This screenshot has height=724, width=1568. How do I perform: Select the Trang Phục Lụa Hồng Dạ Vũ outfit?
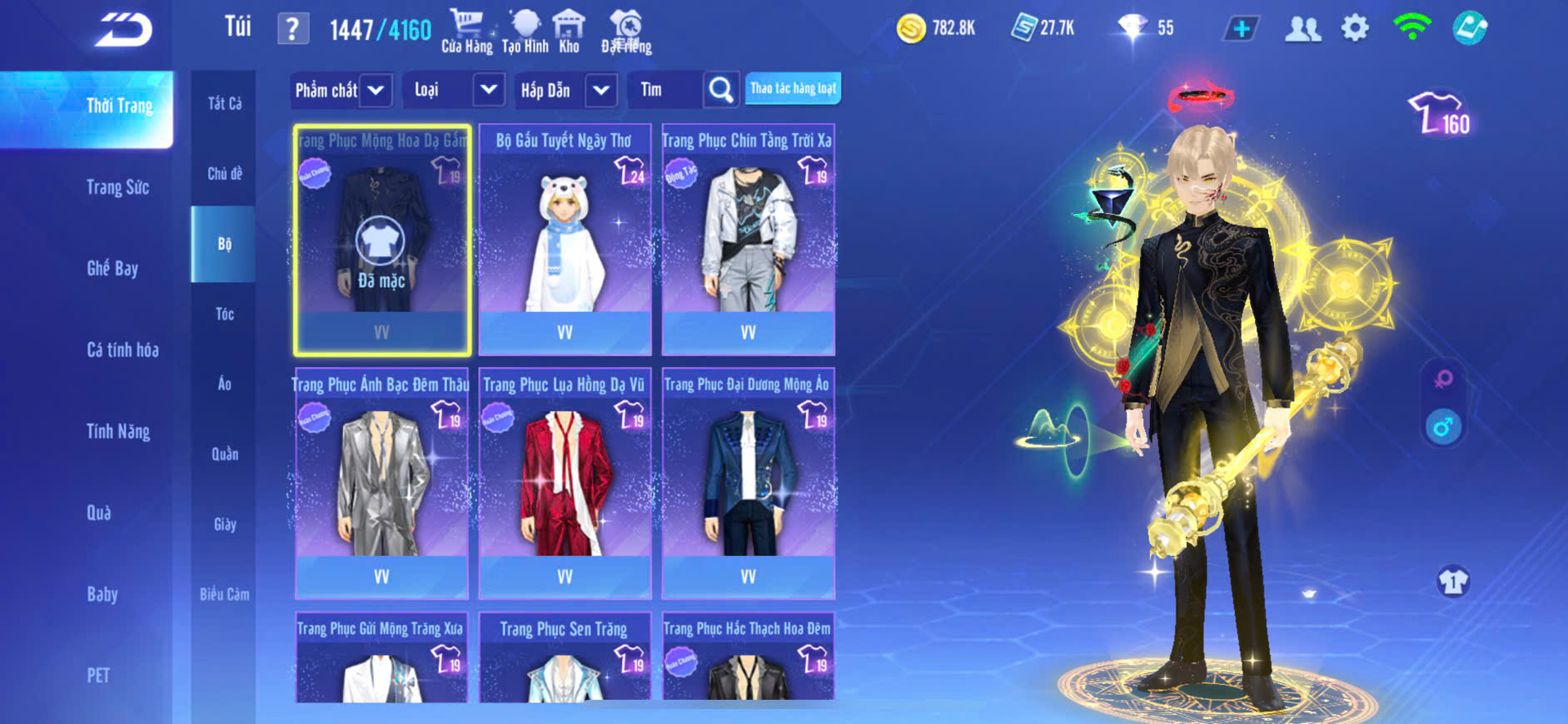coord(565,483)
